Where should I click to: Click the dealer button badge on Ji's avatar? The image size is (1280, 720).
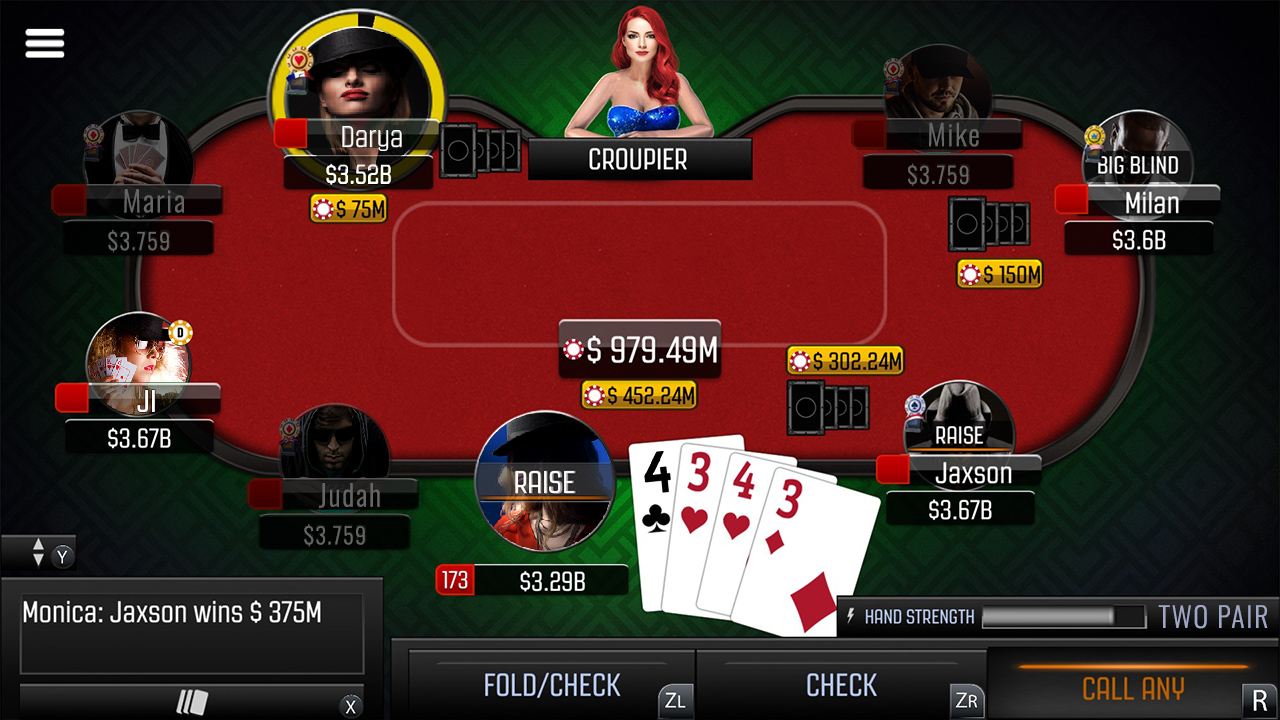(180, 333)
